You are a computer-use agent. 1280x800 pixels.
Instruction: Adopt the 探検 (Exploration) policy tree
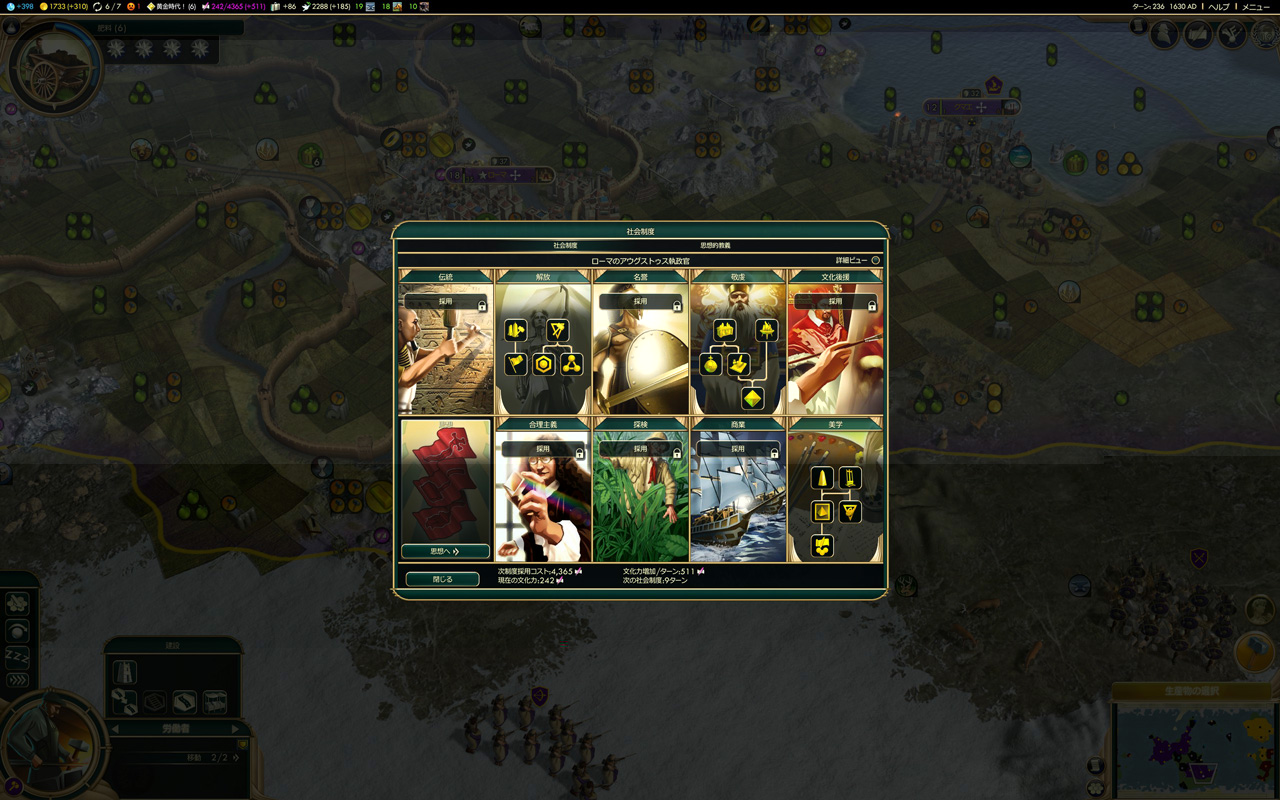point(640,449)
